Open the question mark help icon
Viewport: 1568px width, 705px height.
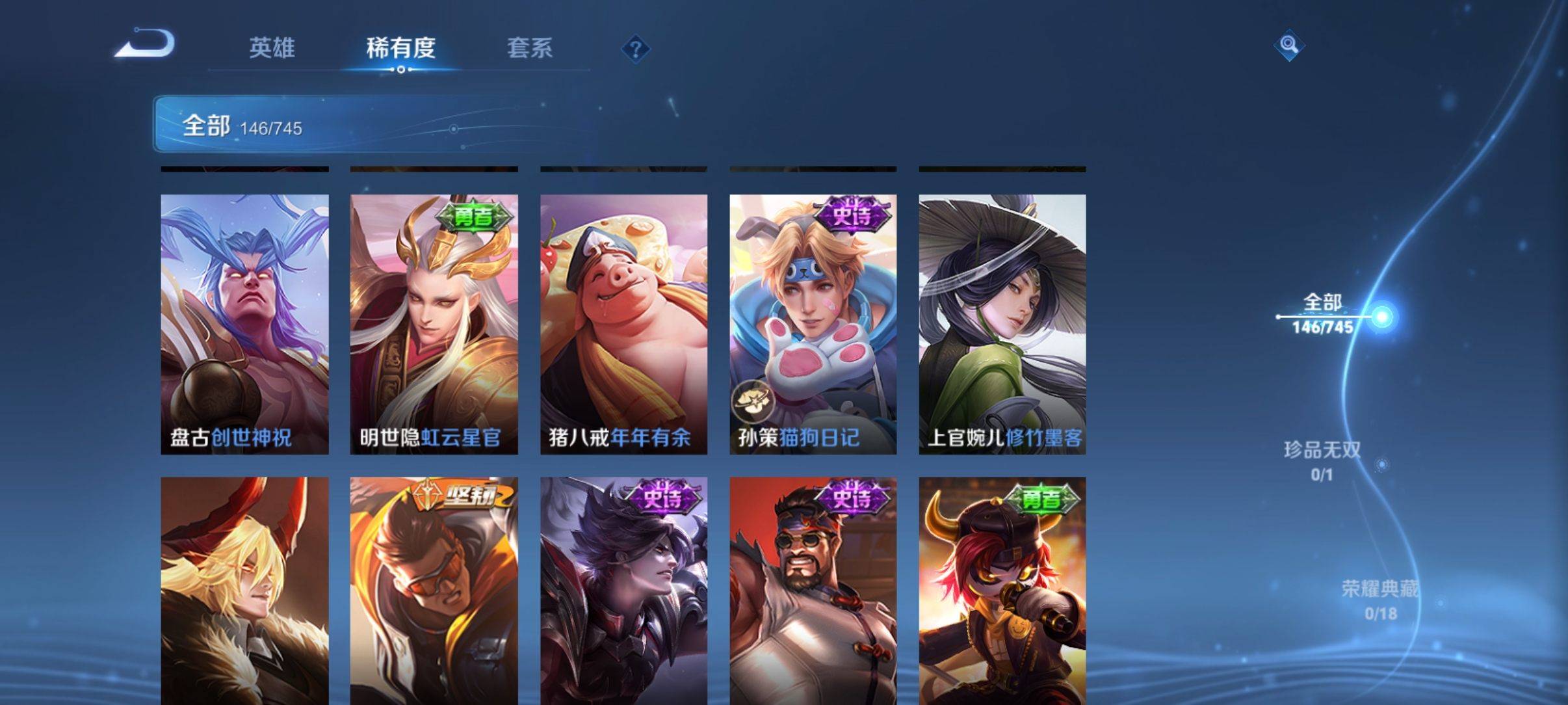635,49
